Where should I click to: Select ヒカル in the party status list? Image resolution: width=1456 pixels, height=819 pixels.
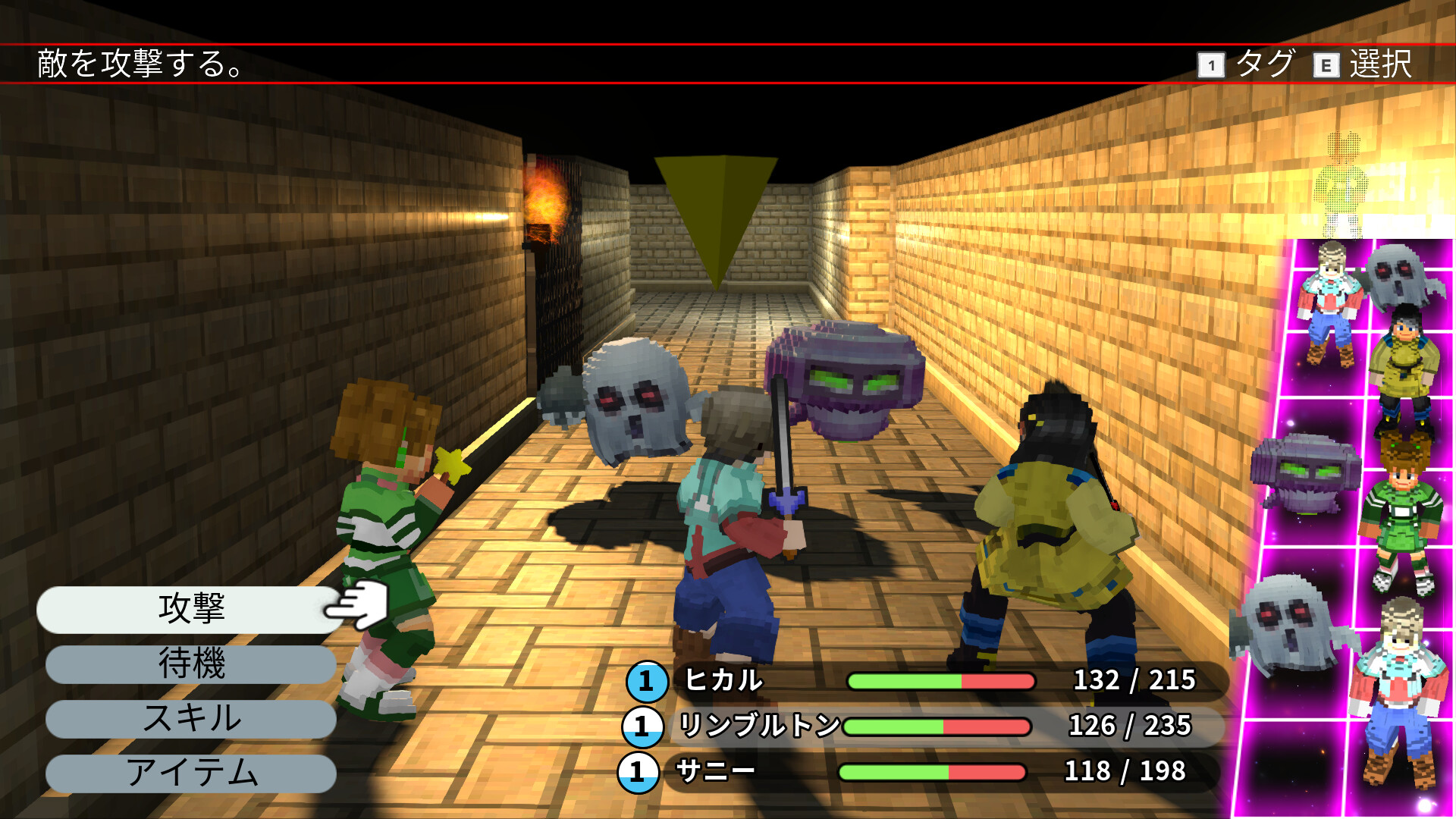(723, 680)
